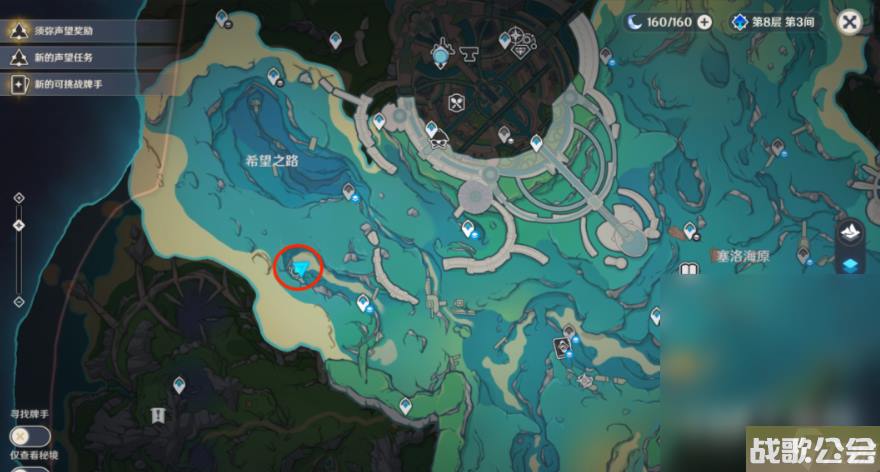Zoom the map in using the slider's top end
Screen dimensions: 880x472
point(18,198)
